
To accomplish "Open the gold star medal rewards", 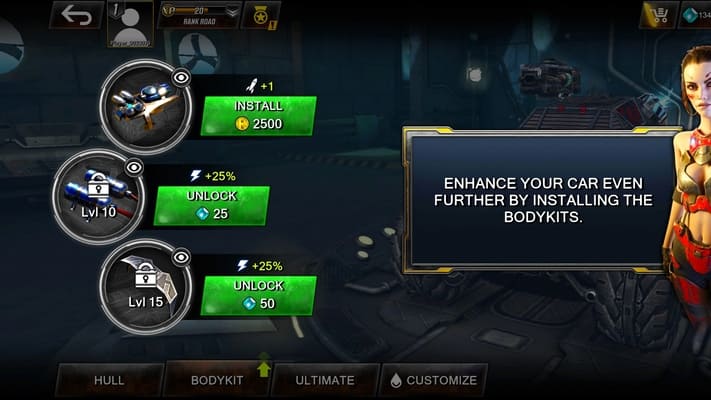I will coord(261,15).
